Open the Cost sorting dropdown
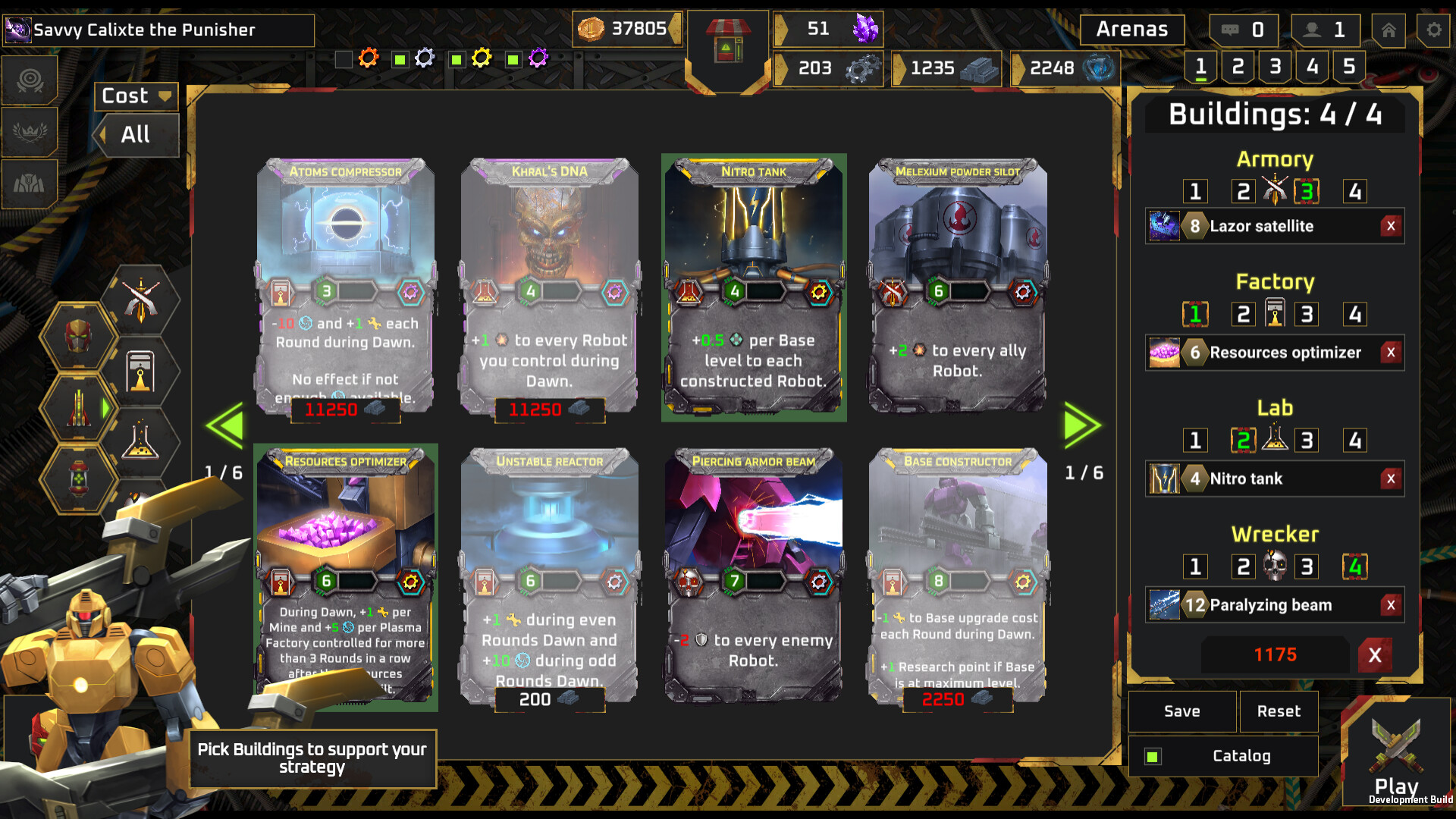 [x=135, y=96]
